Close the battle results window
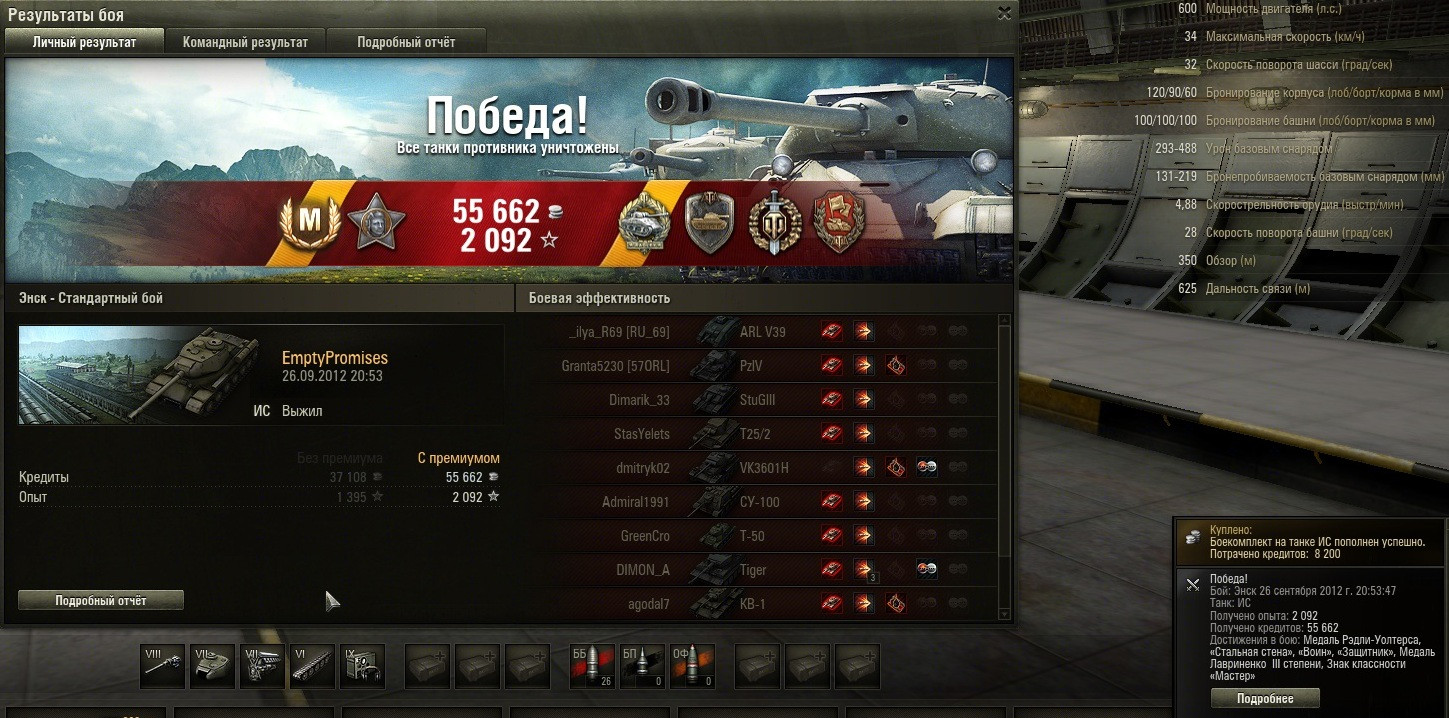 1004,13
